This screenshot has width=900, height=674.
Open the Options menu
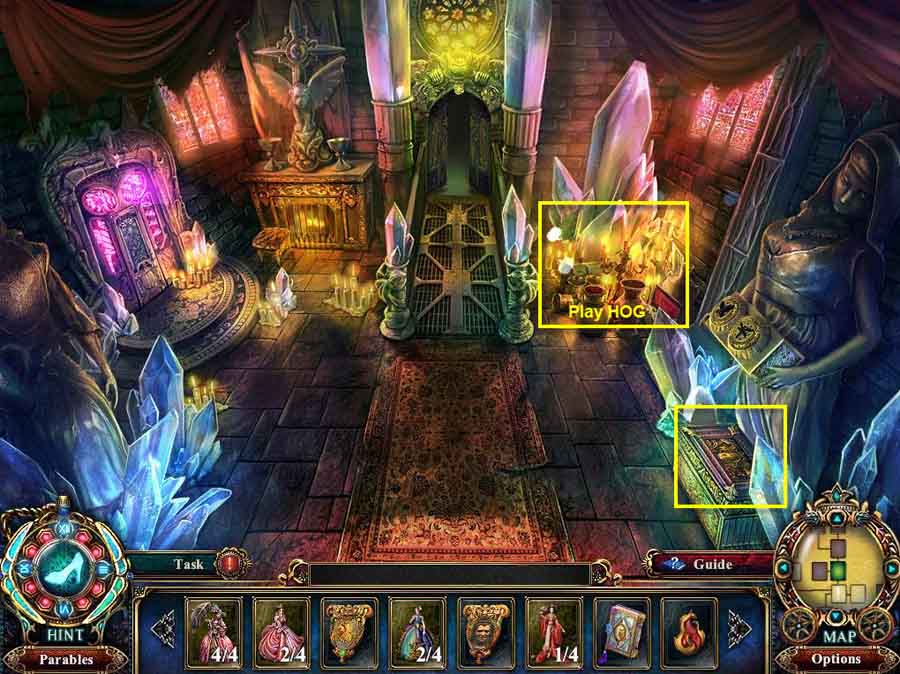pyautogui.click(x=836, y=659)
